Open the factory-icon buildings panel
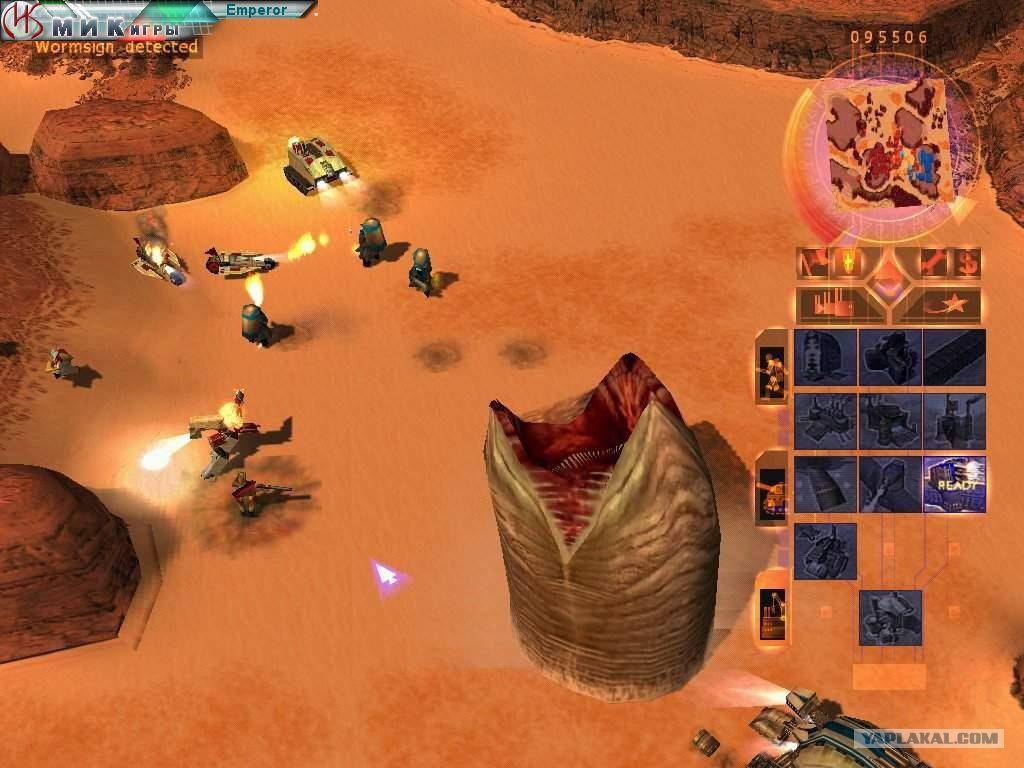 coord(833,304)
